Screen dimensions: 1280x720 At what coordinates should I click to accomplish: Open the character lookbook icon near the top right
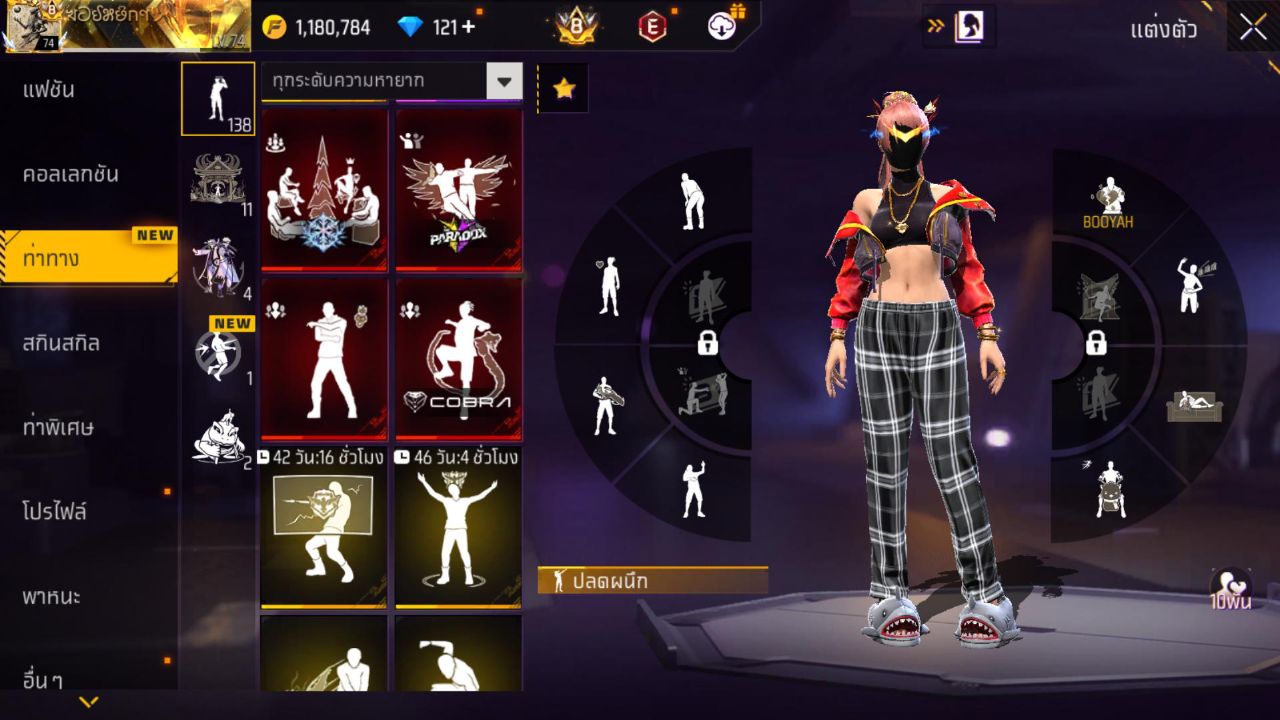967,27
